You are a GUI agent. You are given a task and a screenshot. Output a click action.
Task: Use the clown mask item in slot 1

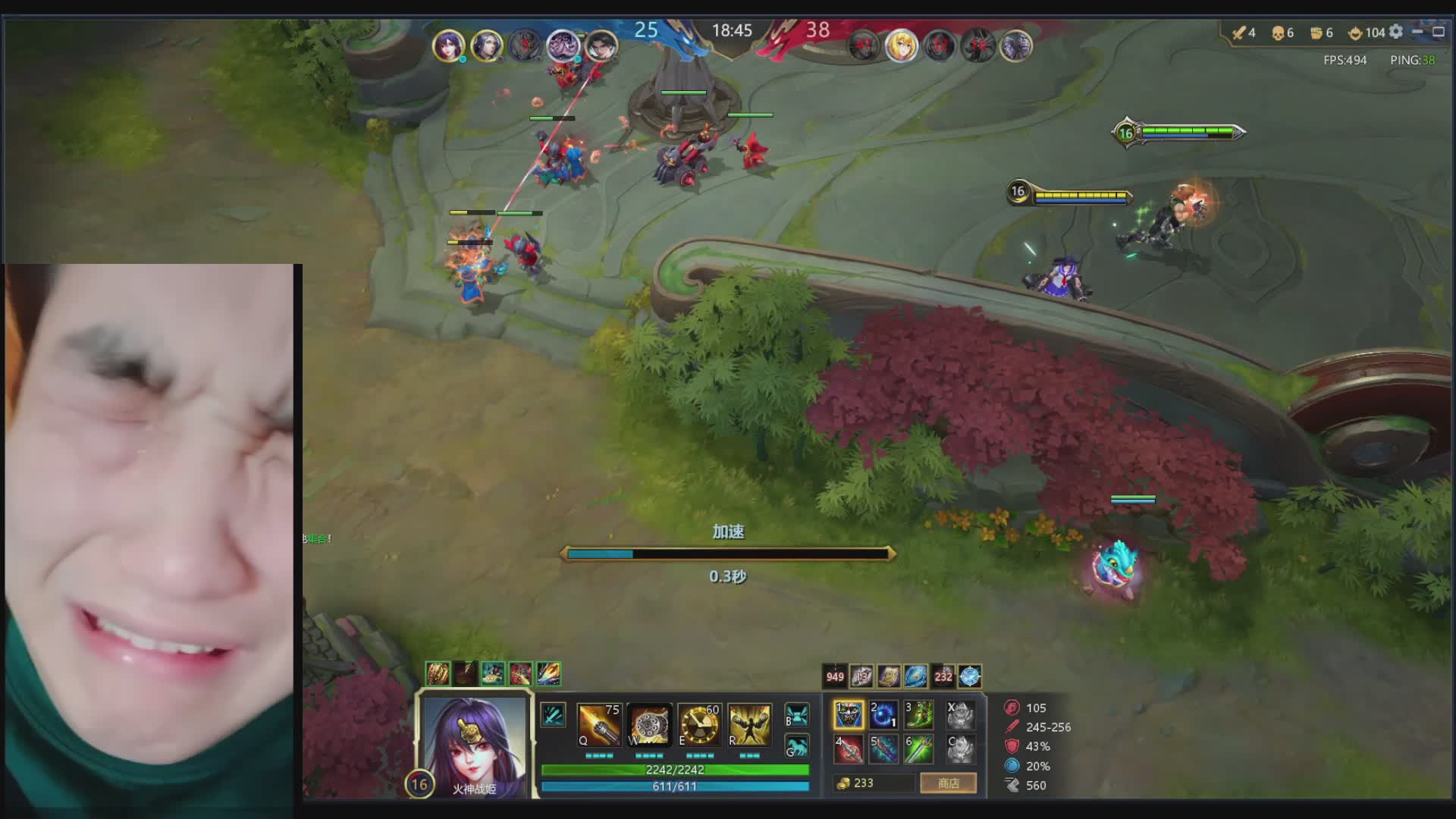tap(849, 715)
